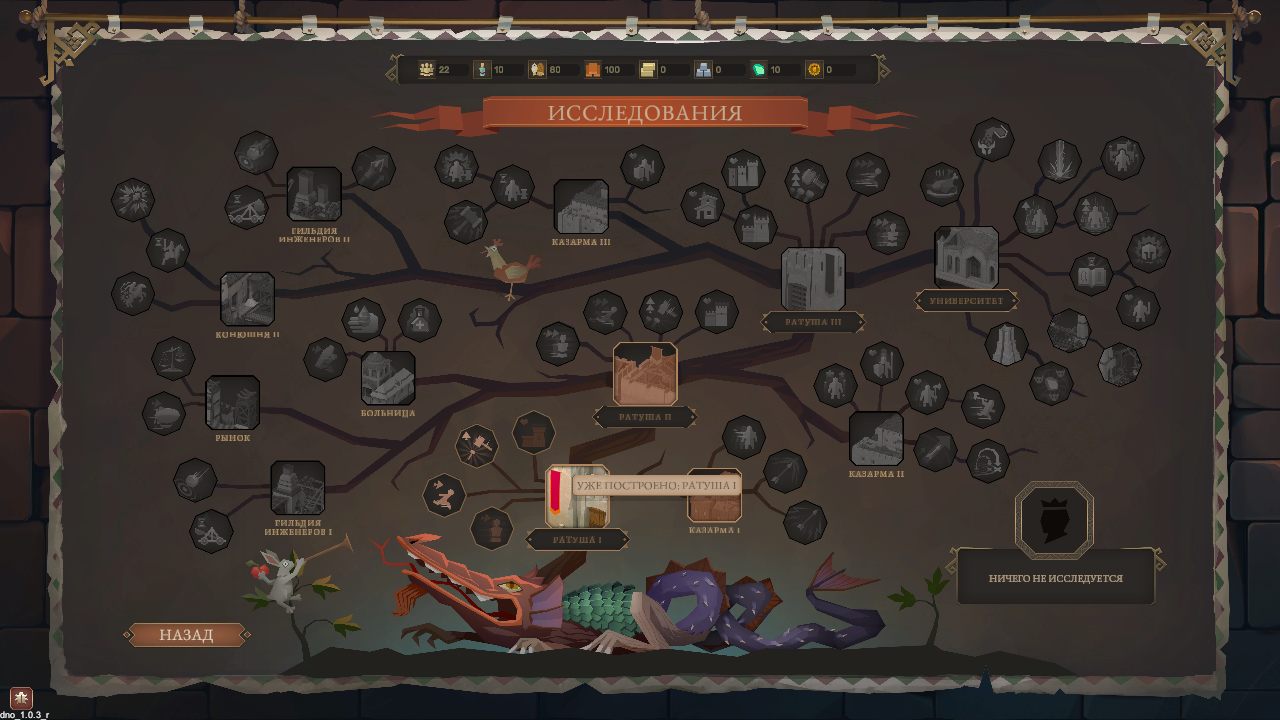Click the king silhouette research slot

1054,519
